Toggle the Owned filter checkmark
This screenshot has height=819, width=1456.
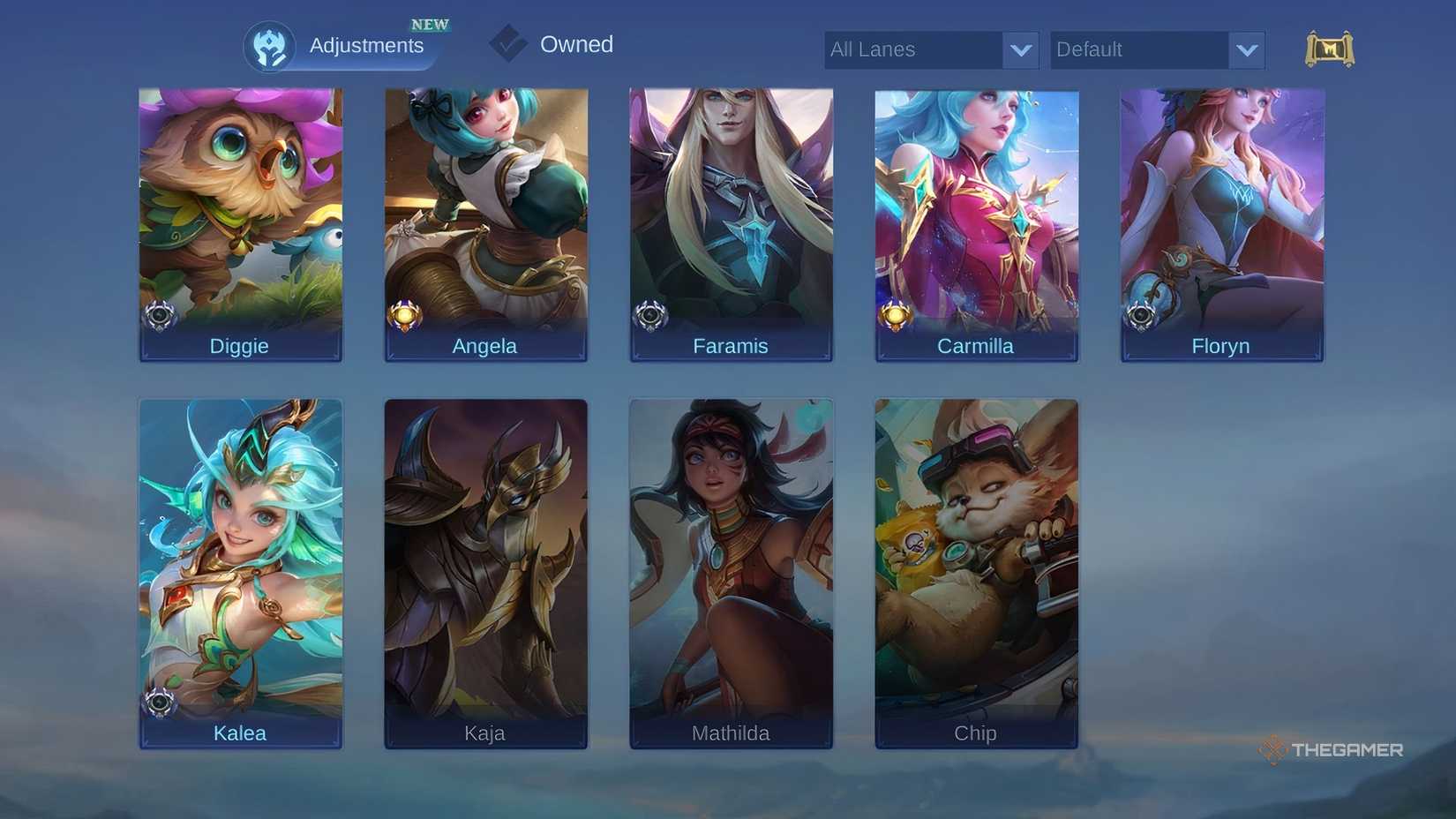[x=508, y=44]
